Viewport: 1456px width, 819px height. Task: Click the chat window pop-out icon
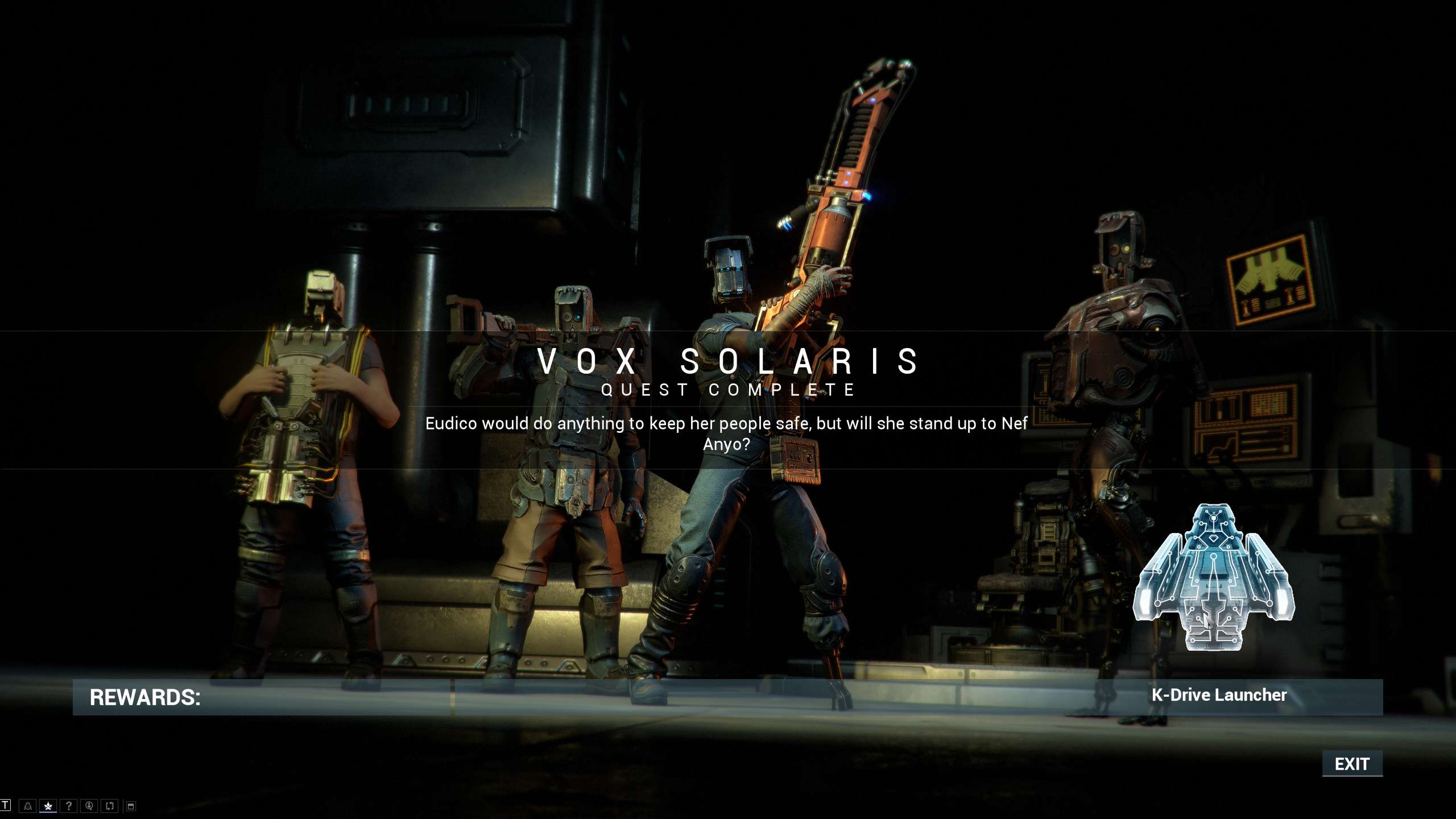pyautogui.click(x=131, y=806)
